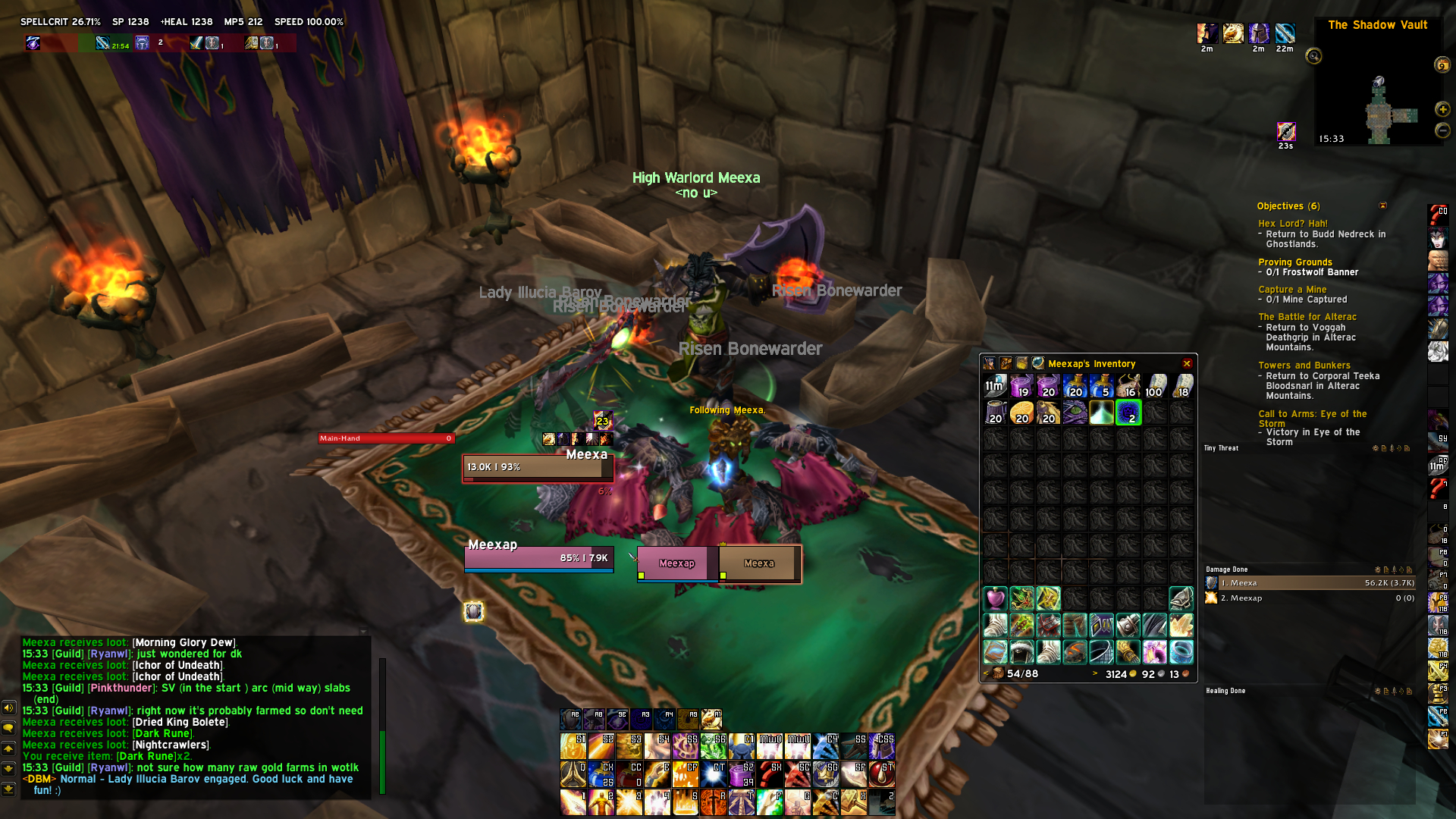1456x819 pixels.
Task: Use the green-bordered blue rune item in the bag
Action: pos(1128,413)
